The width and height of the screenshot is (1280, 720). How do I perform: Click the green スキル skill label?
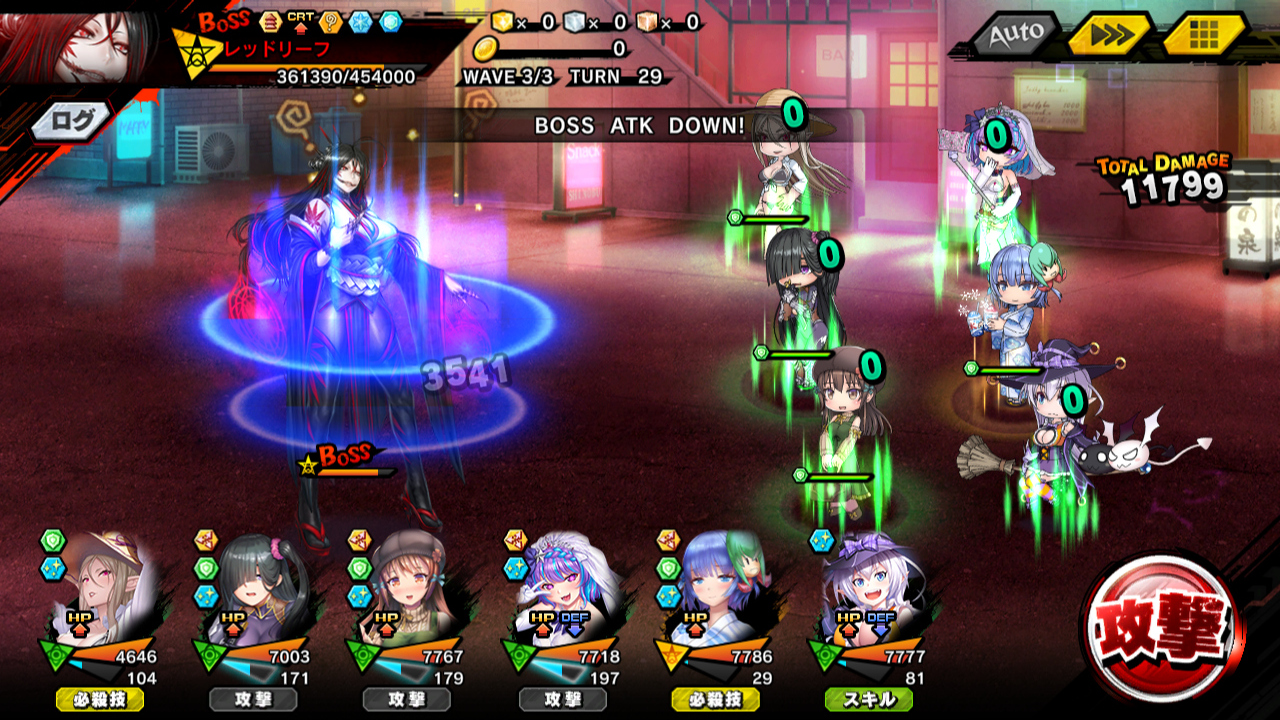click(869, 699)
